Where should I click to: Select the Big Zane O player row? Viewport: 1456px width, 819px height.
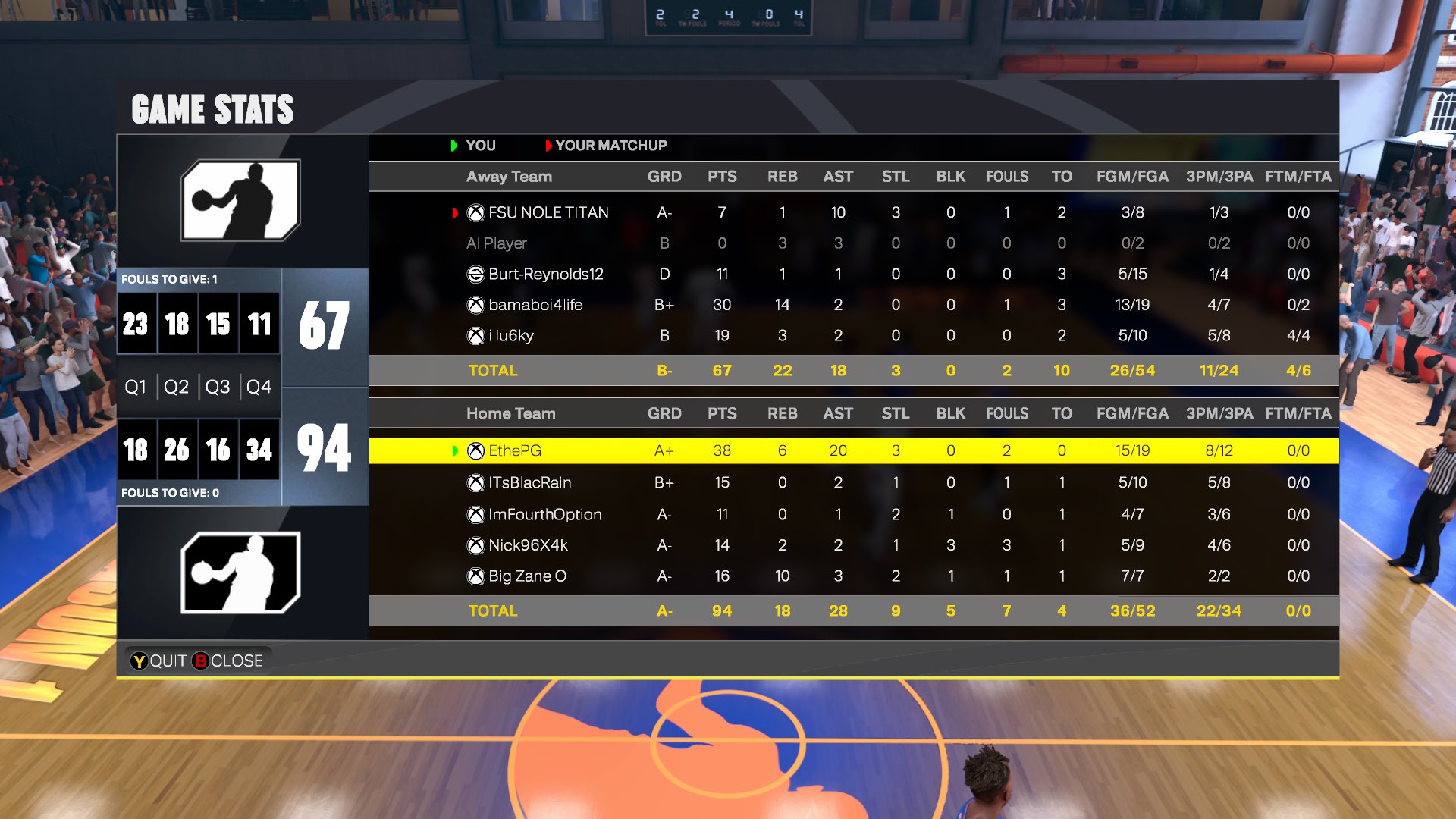pyautogui.click(x=527, y=576)
